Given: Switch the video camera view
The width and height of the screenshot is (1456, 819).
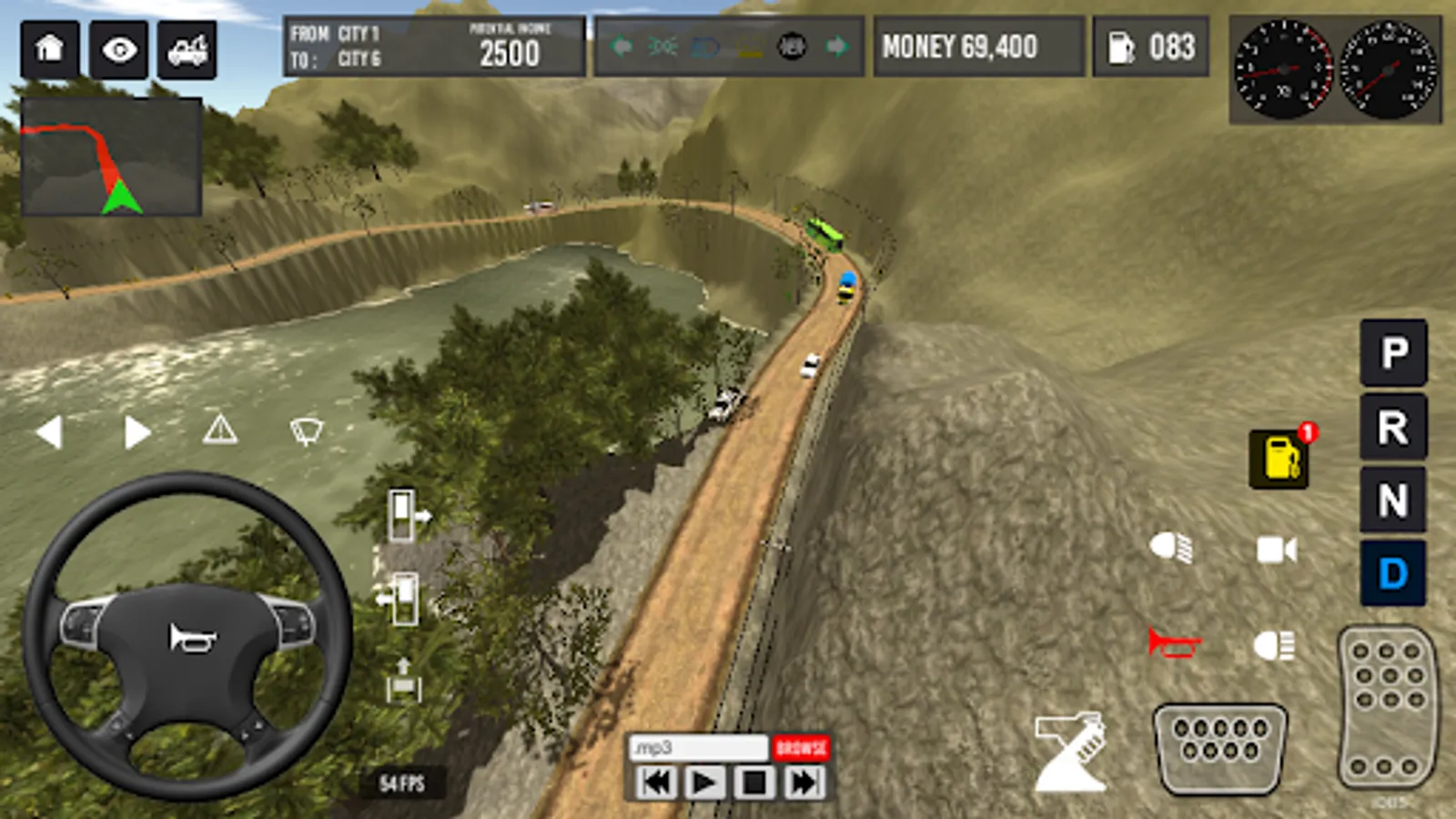Looking at the screenshot, I should (x=1276, y=550).
